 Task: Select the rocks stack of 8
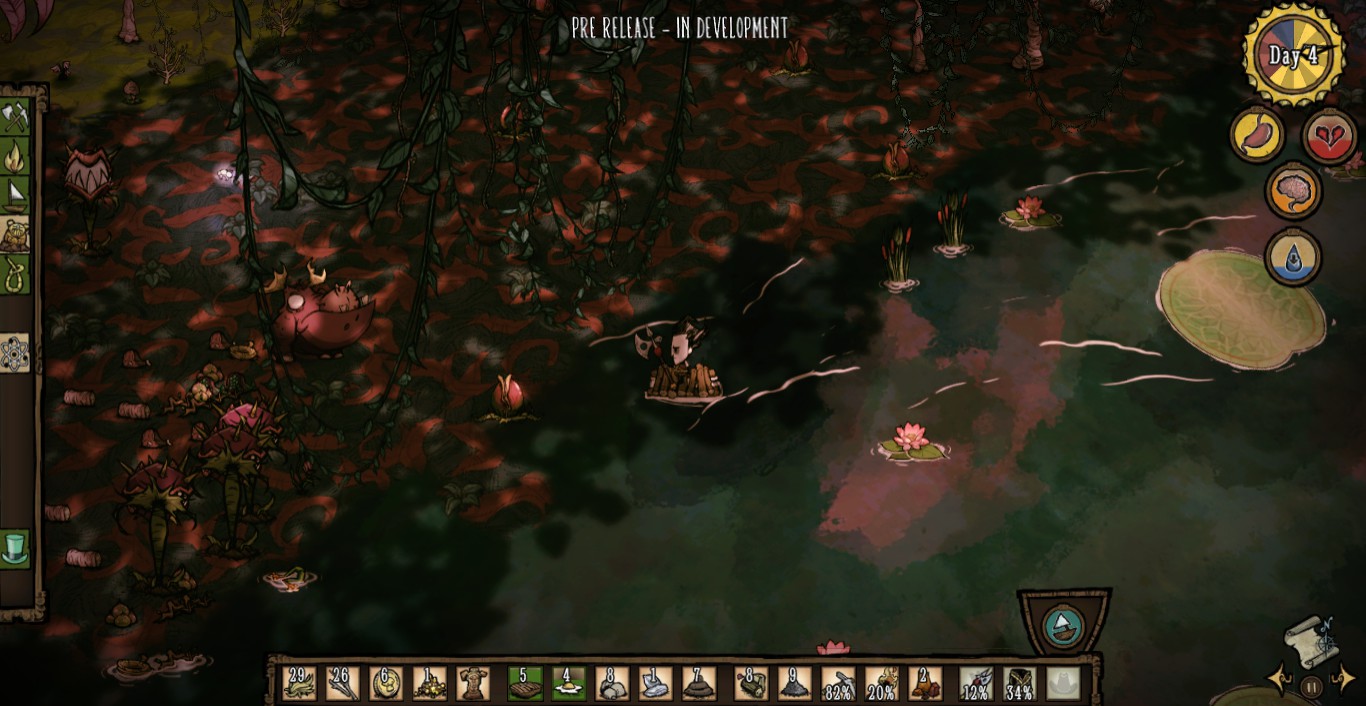coord(612,683)
